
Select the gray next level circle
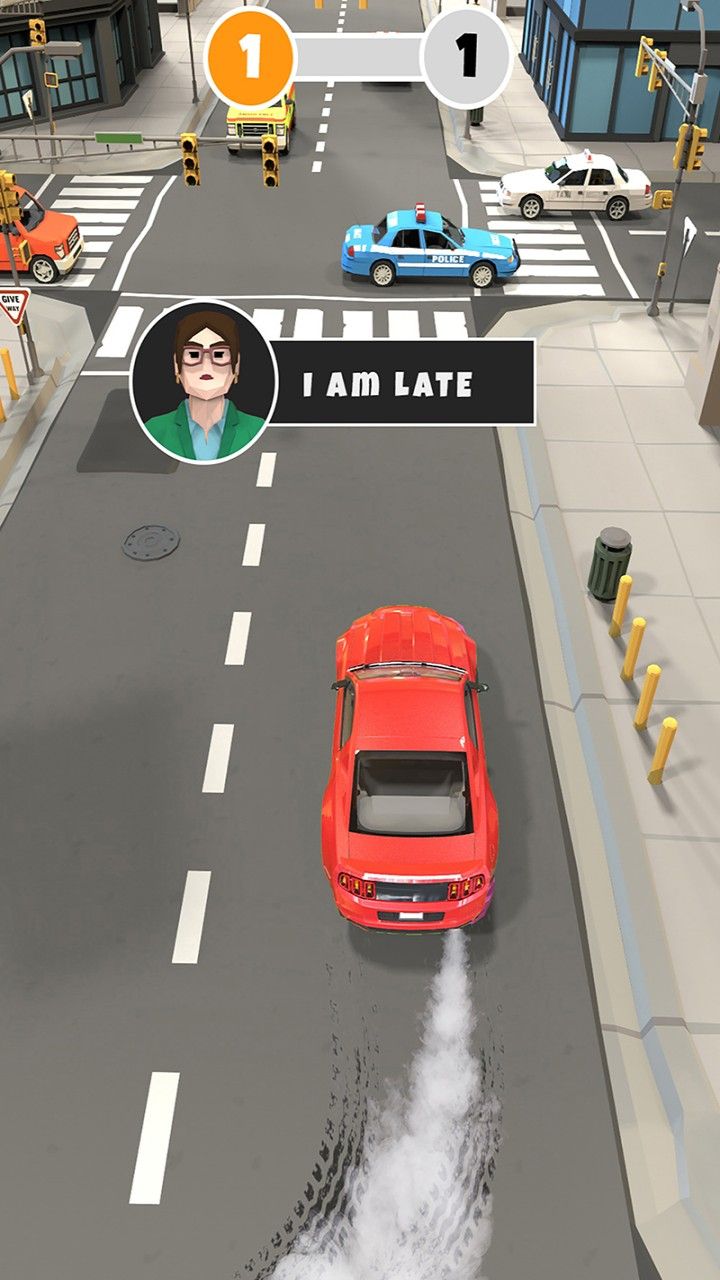coord(466,58)
